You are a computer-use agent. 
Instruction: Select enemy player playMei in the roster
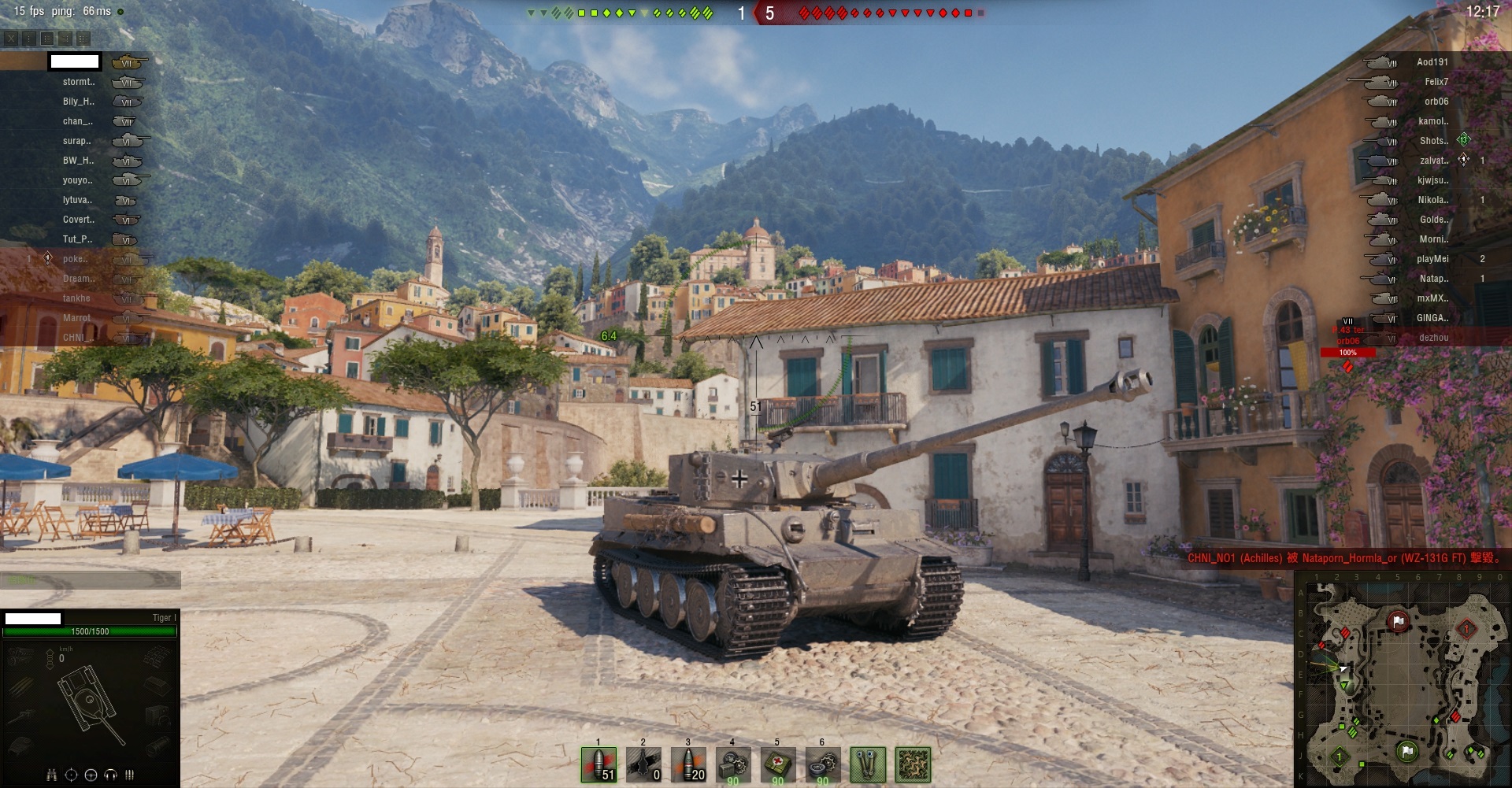tap(1432, 259)
